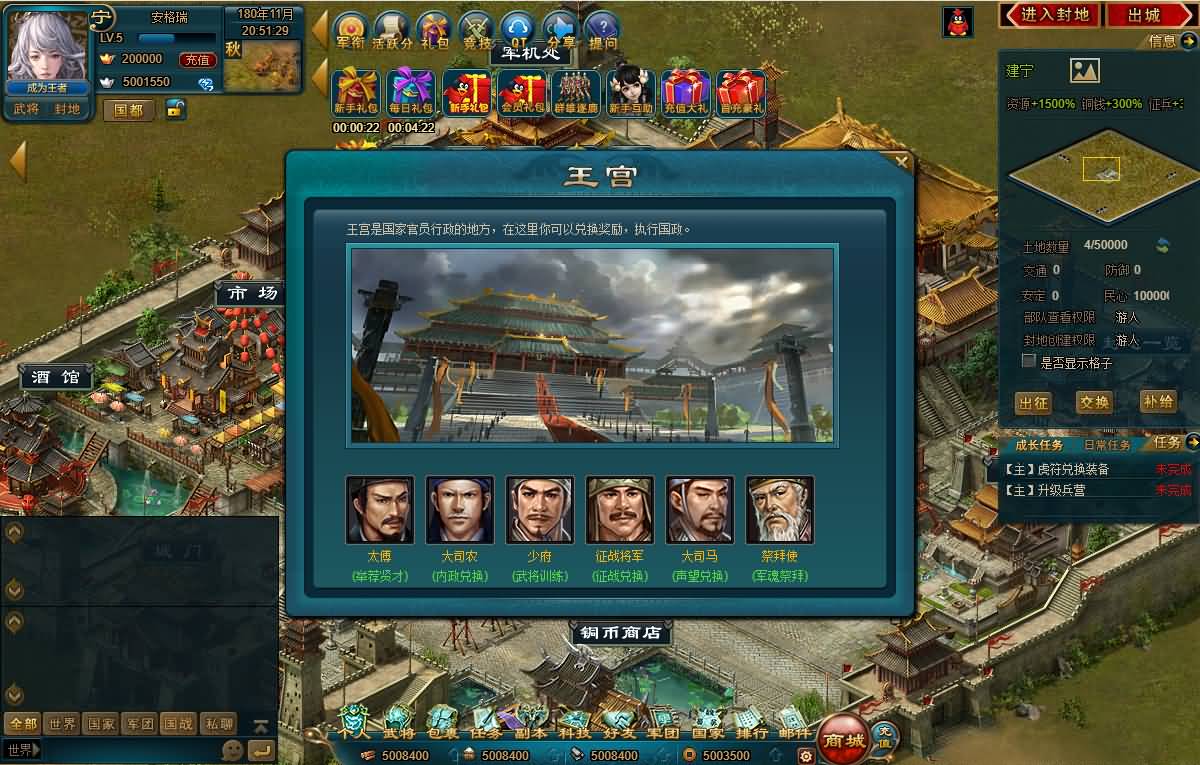Select the 太傅 official portrait
Image resolution: width=1200 pixels, height=765 pixels.
point(380,510)
